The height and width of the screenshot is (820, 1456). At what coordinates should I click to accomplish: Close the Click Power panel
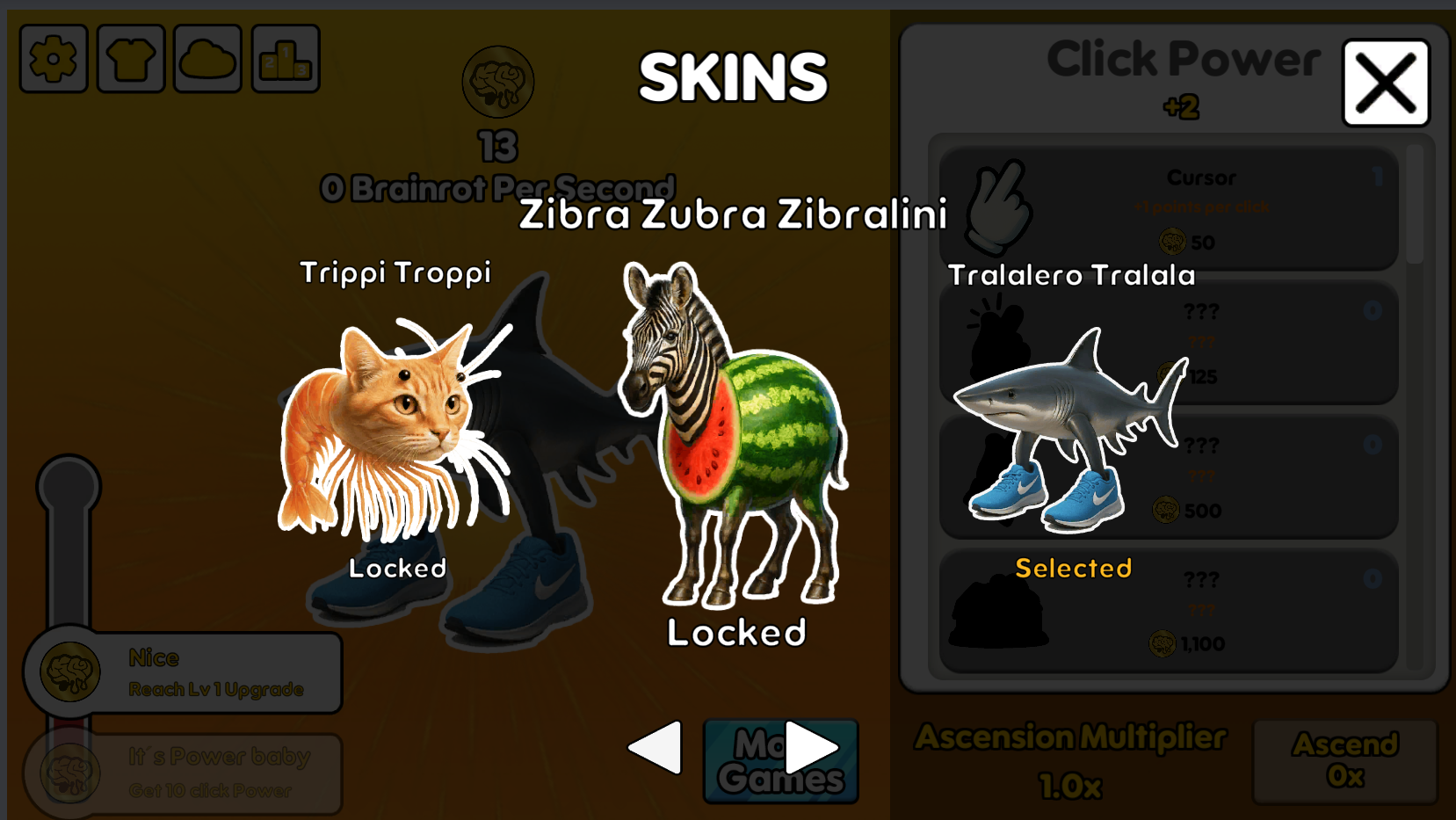[x=1386, y=81]
